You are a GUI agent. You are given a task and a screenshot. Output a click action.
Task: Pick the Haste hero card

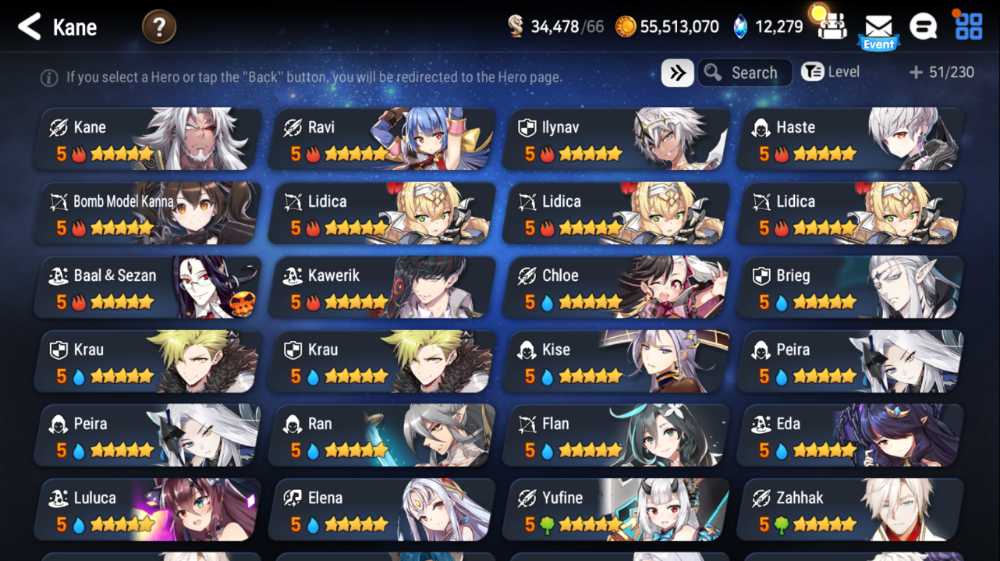tap(851, 140)
